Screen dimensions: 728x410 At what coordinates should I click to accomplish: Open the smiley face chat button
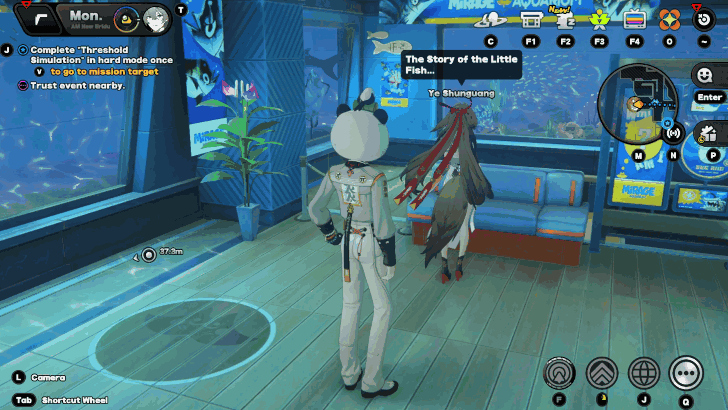[x=705, y=75]
